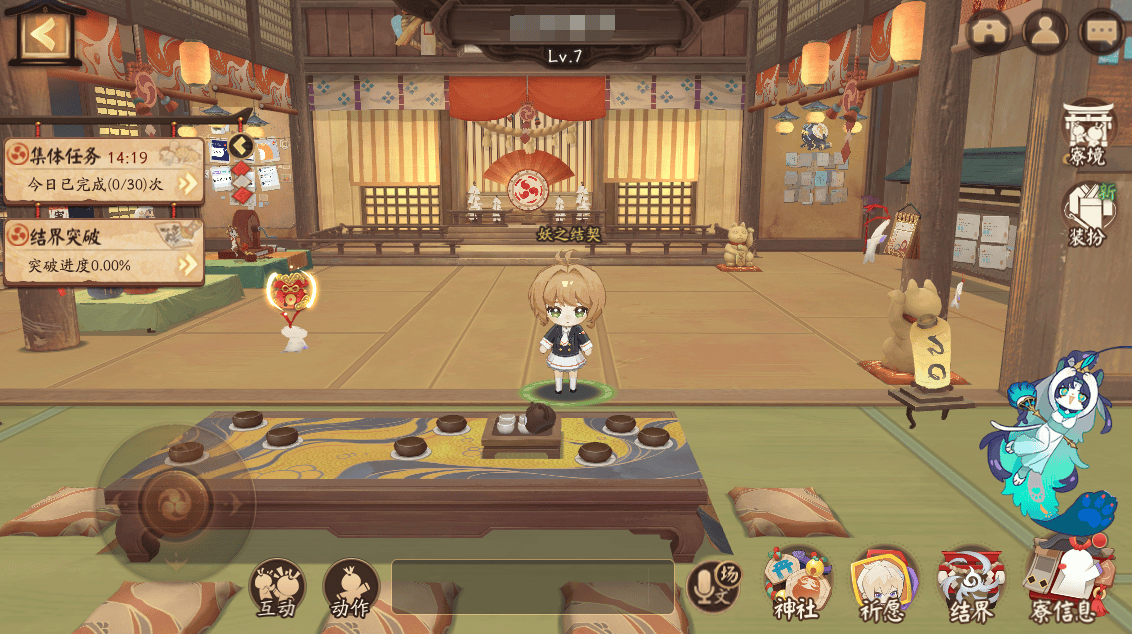Open the guild house icon at top right
1132x634 pixels.
coord(991,32)
